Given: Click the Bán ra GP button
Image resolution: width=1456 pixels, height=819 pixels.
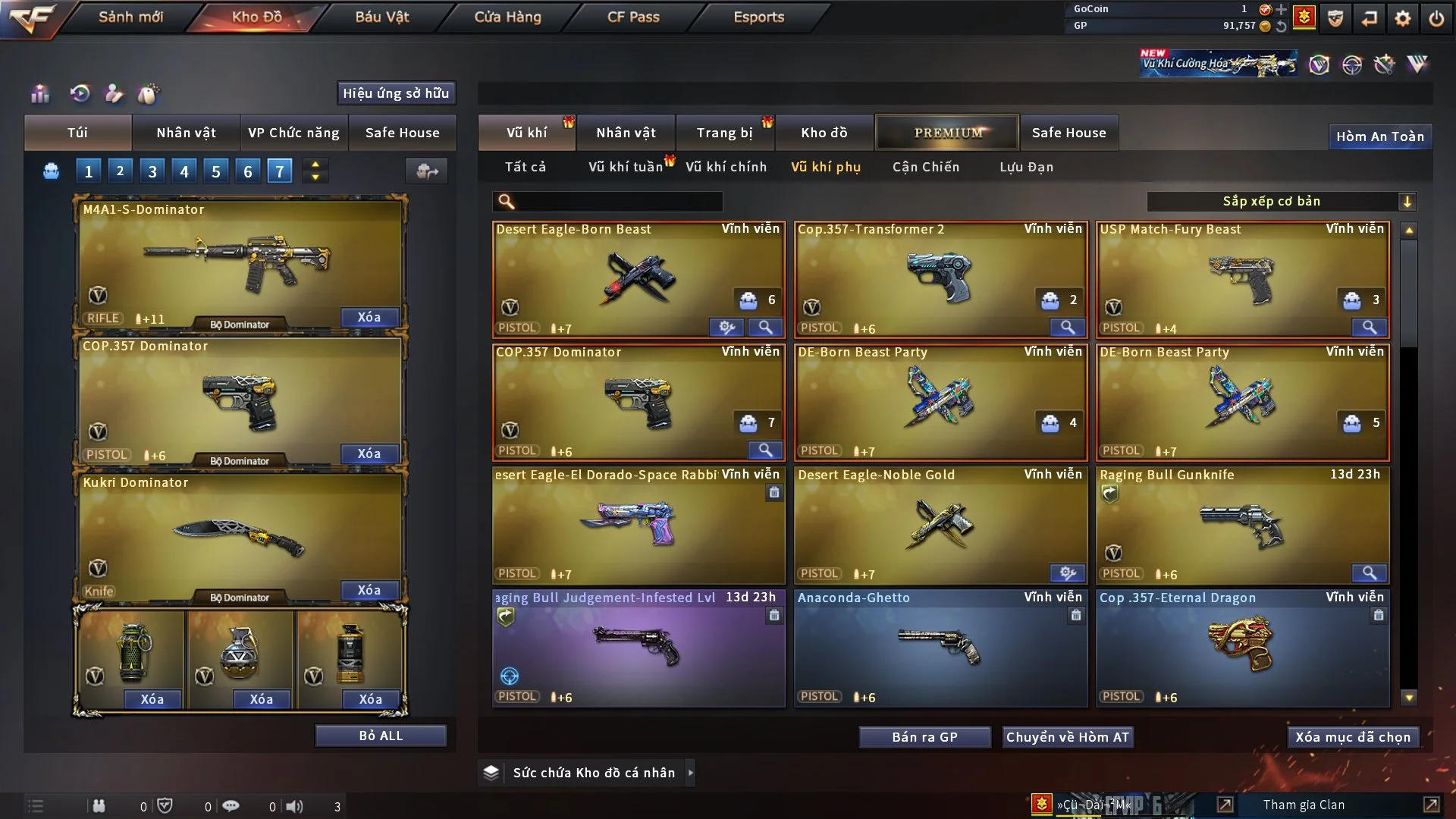Looking at the screenshot, I should pyautogui.click(x=924, y=737).
